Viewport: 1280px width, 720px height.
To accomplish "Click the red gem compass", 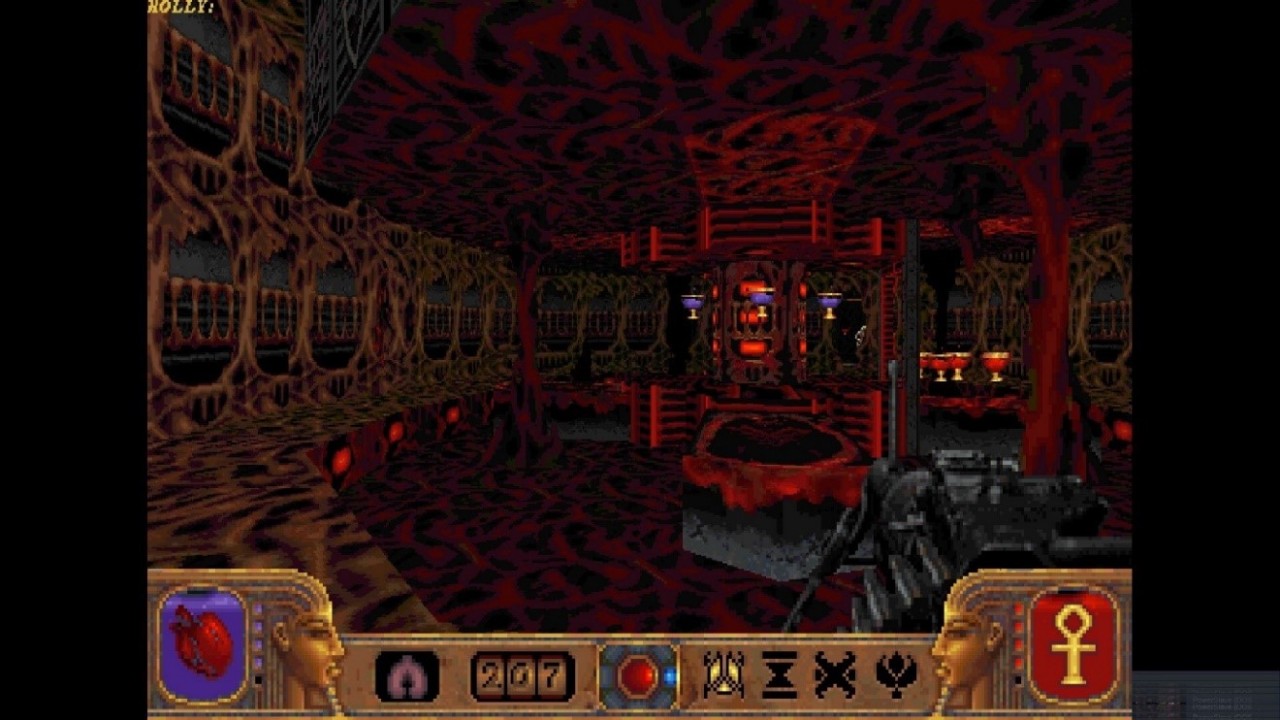I will (x=637, y=677).
